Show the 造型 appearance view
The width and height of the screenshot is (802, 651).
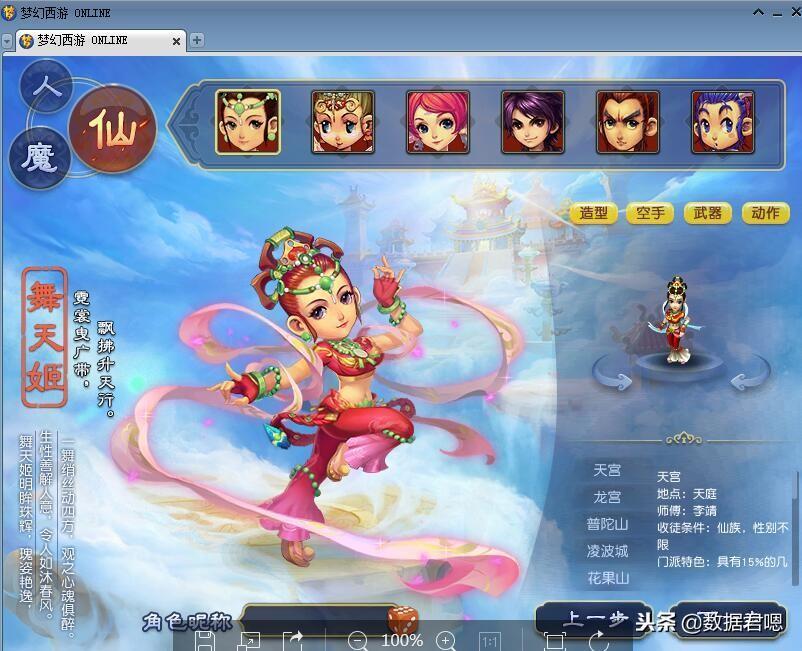[x=594, y=213]
